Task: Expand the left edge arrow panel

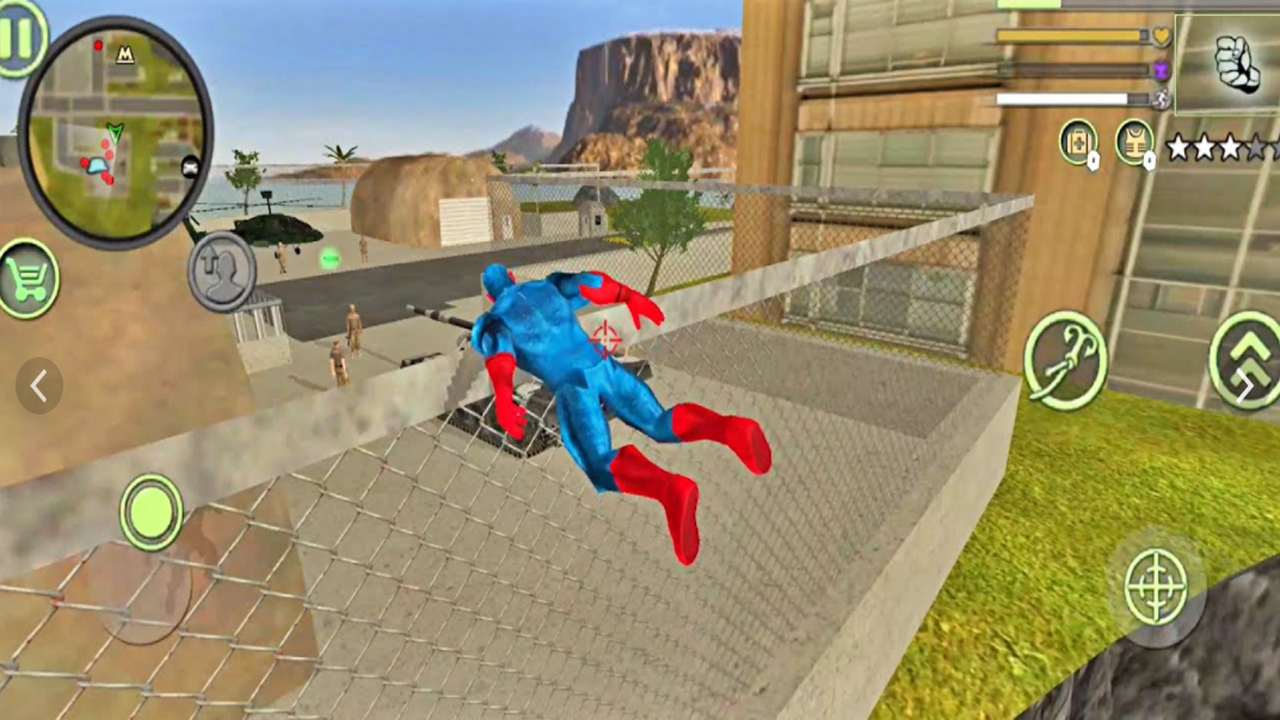Action: (x=39, y=386)
